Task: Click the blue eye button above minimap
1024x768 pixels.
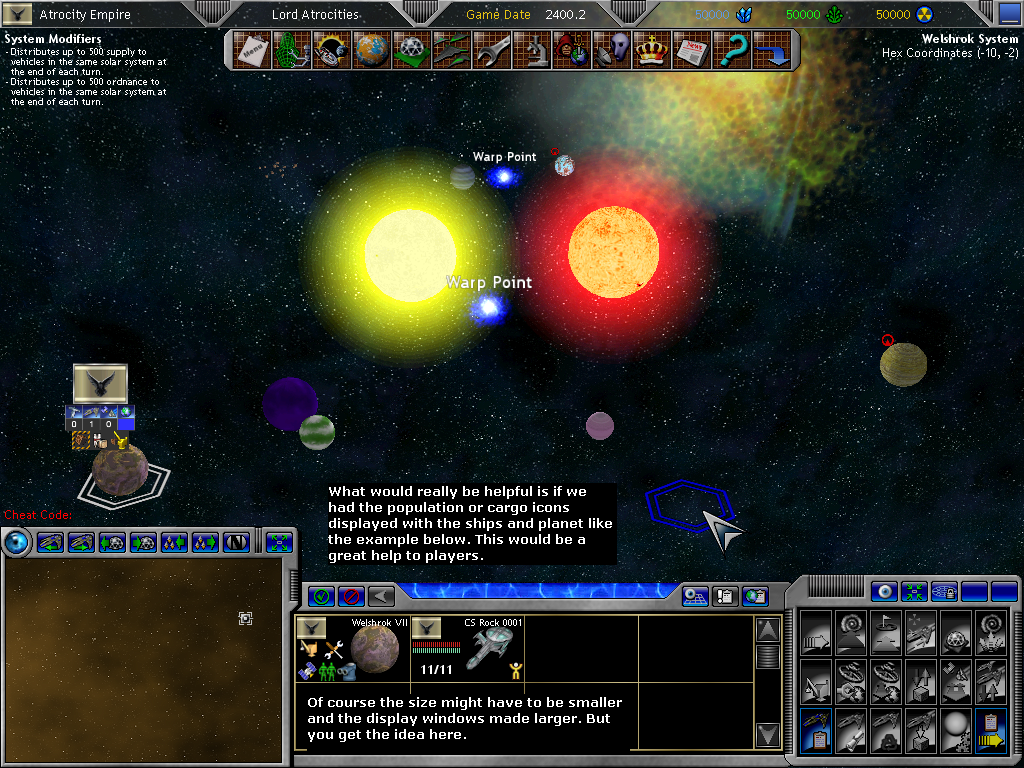Action: pos(17,543)
